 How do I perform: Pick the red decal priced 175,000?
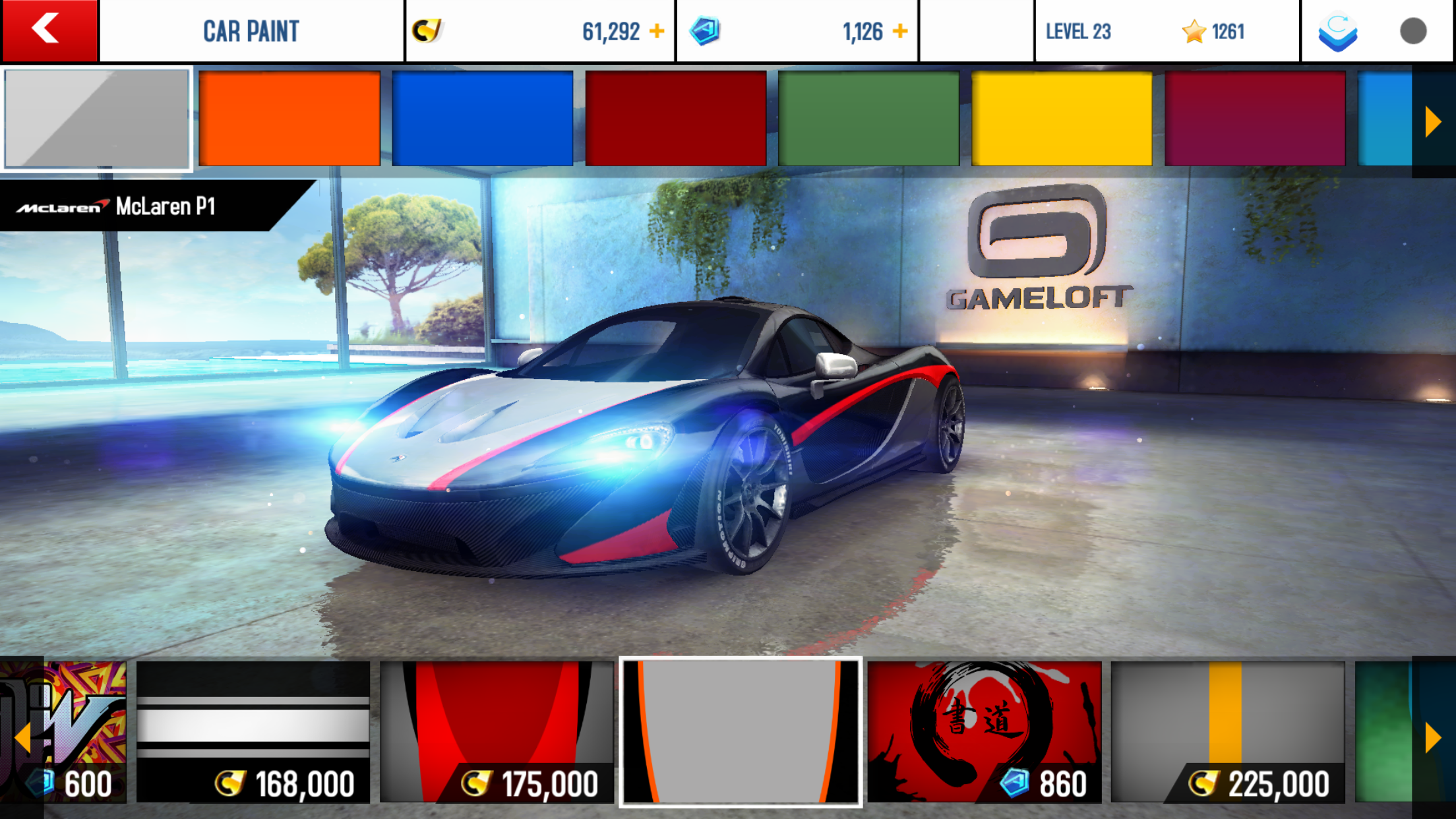[497, 732]
